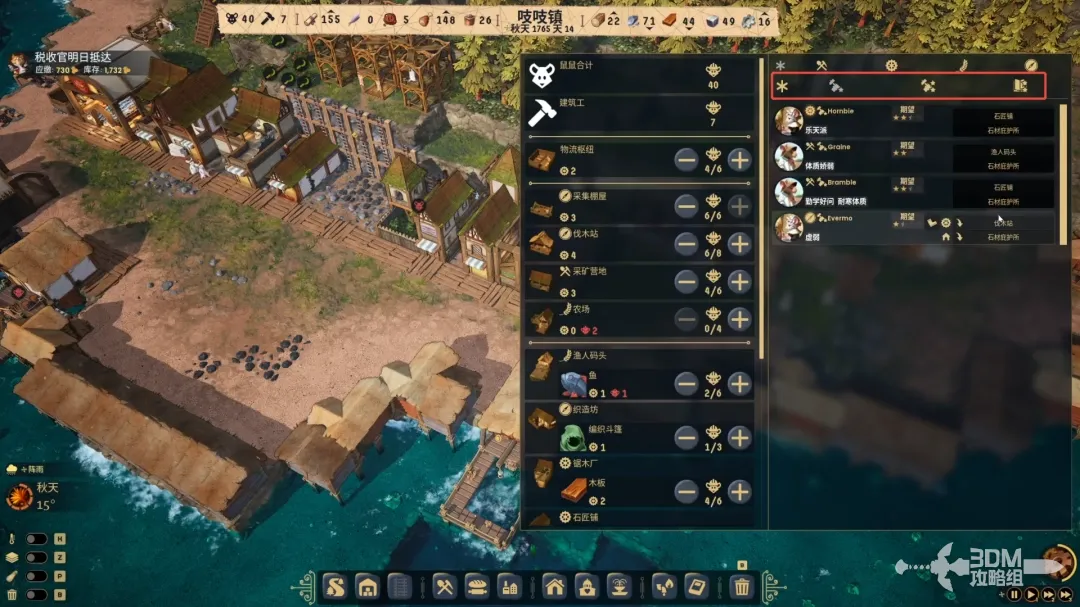Increase workers at the 农场
The width and height of the screenshot is (1080, 607).
(739, 319)
